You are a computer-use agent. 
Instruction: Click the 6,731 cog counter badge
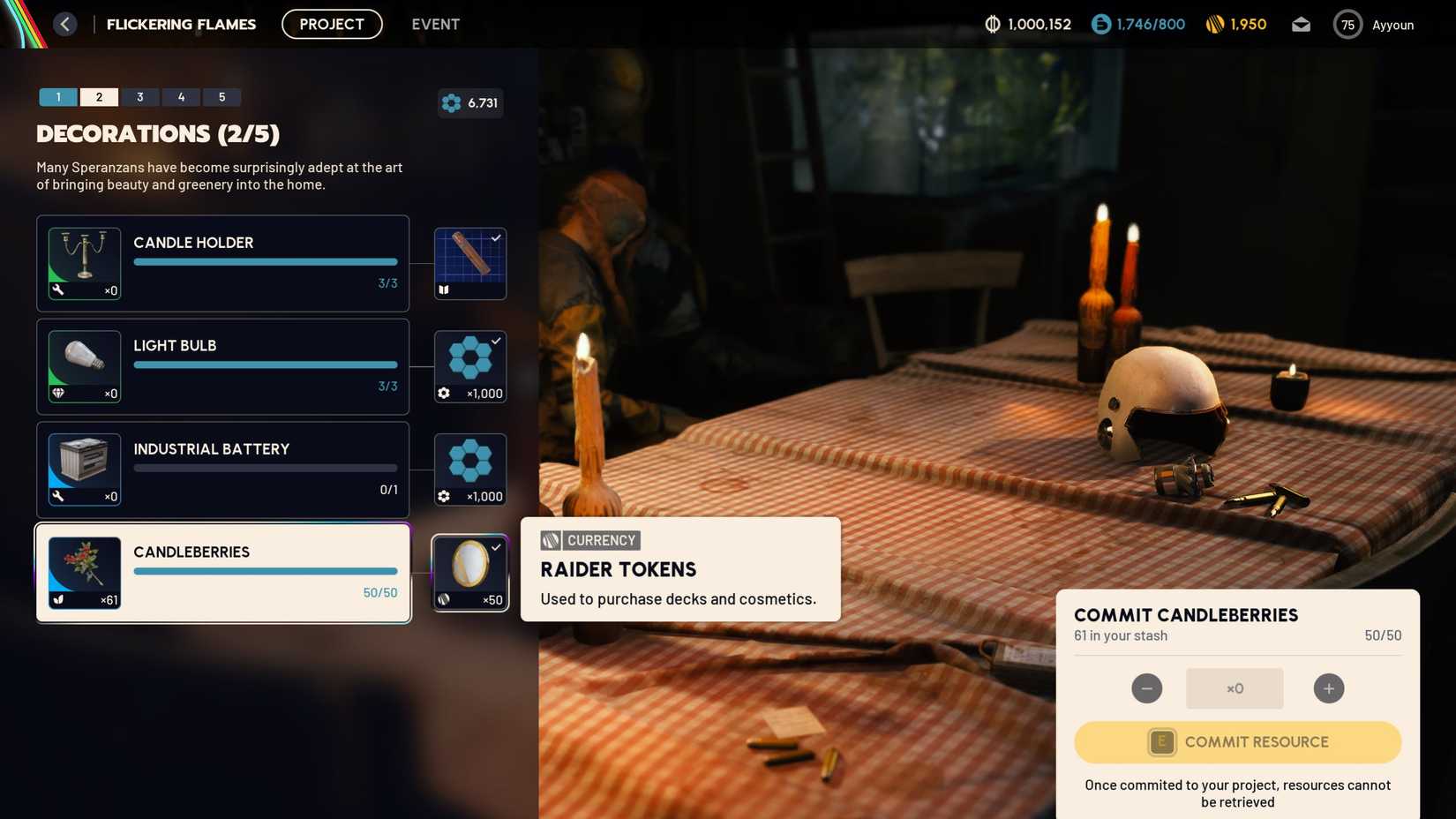click(x=470, y=102)
